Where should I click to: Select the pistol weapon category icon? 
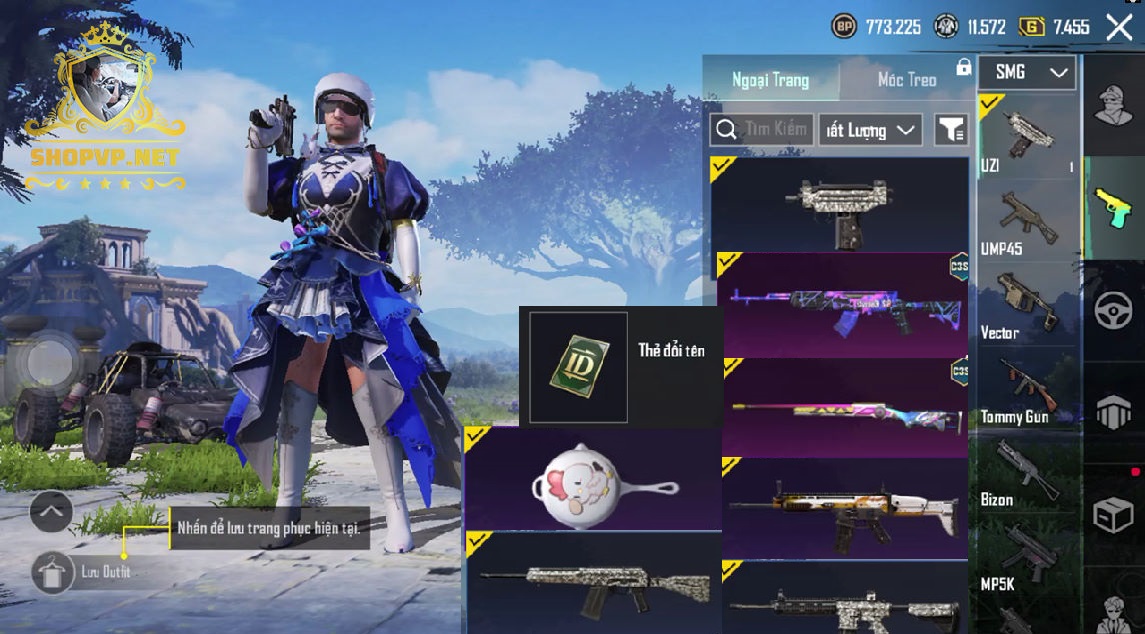click(x=1113, y=209)
